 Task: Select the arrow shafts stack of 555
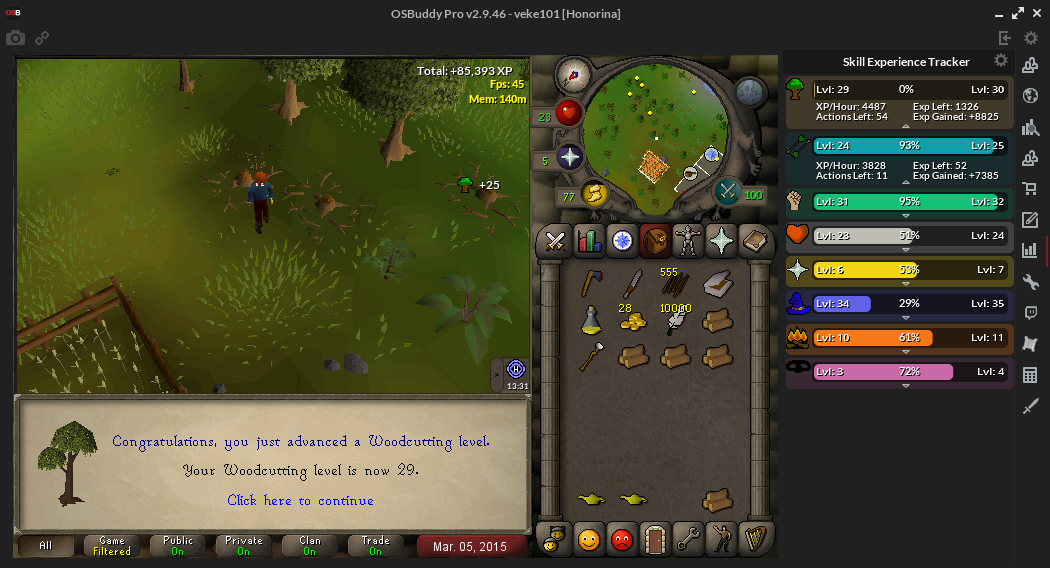coord(675,285)
